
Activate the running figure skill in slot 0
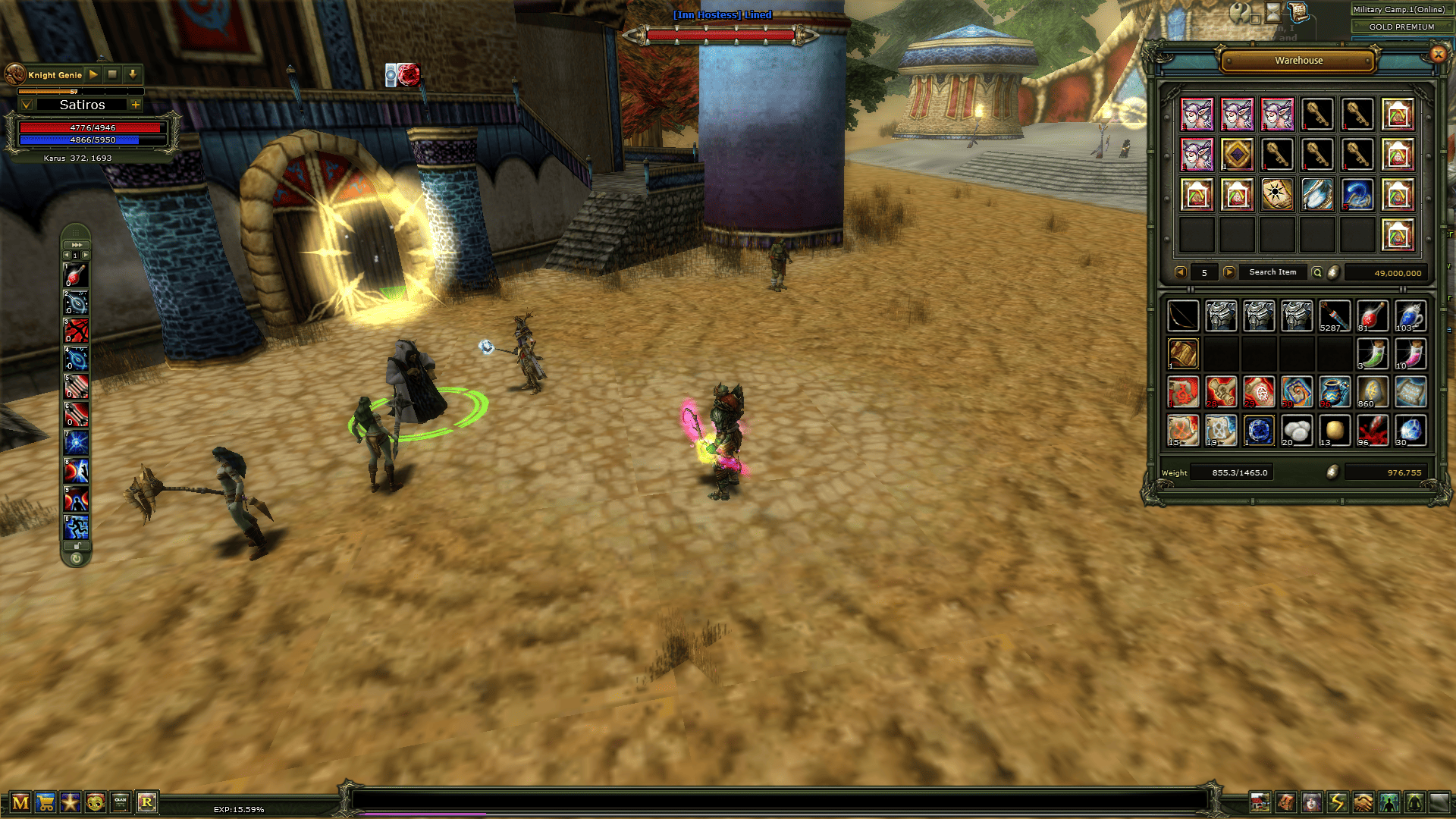tap(76, 526)
